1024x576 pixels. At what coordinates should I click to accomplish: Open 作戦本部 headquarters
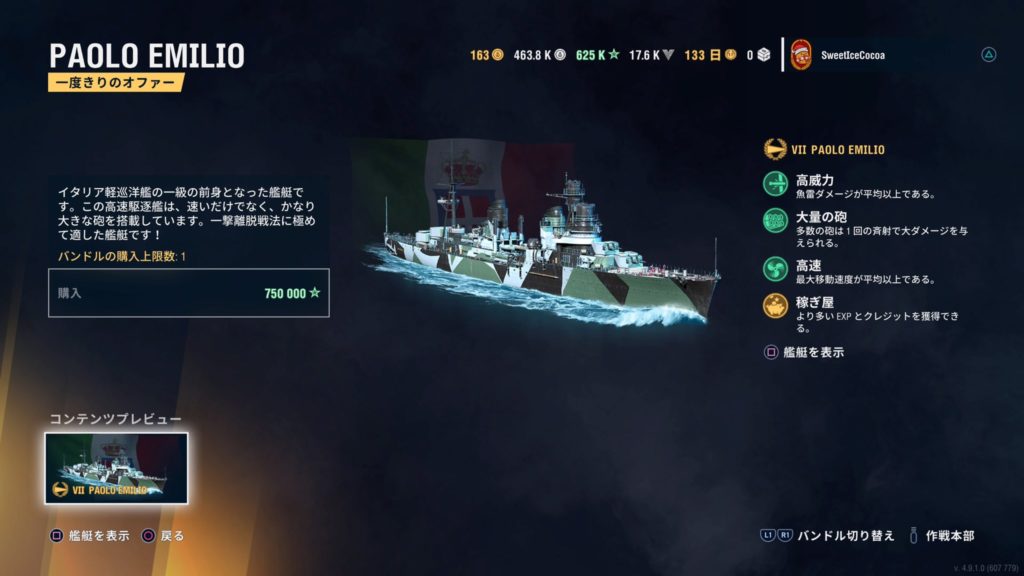pyautogui.click(x=942, y=536)
